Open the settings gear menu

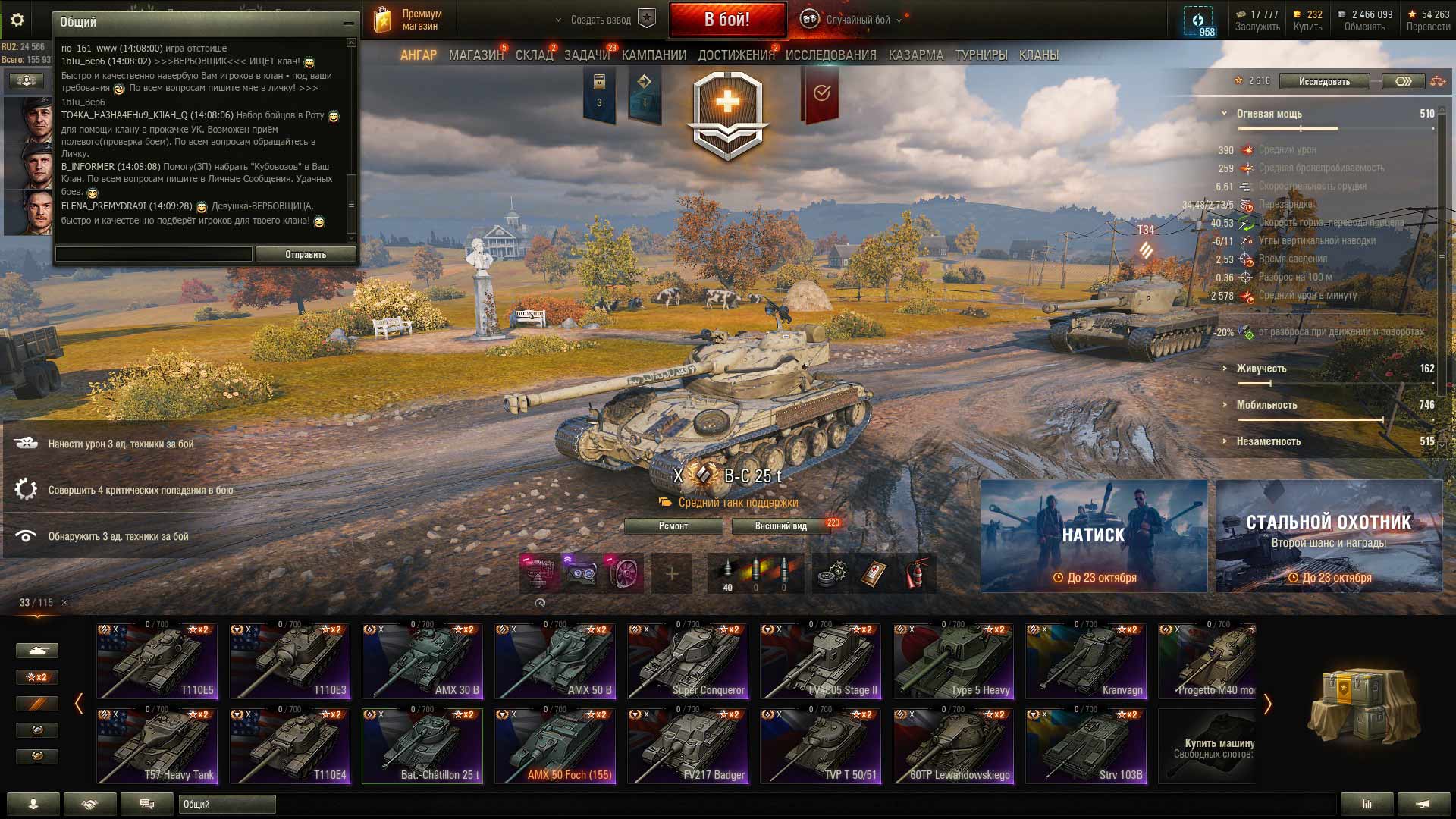(17, 20)
